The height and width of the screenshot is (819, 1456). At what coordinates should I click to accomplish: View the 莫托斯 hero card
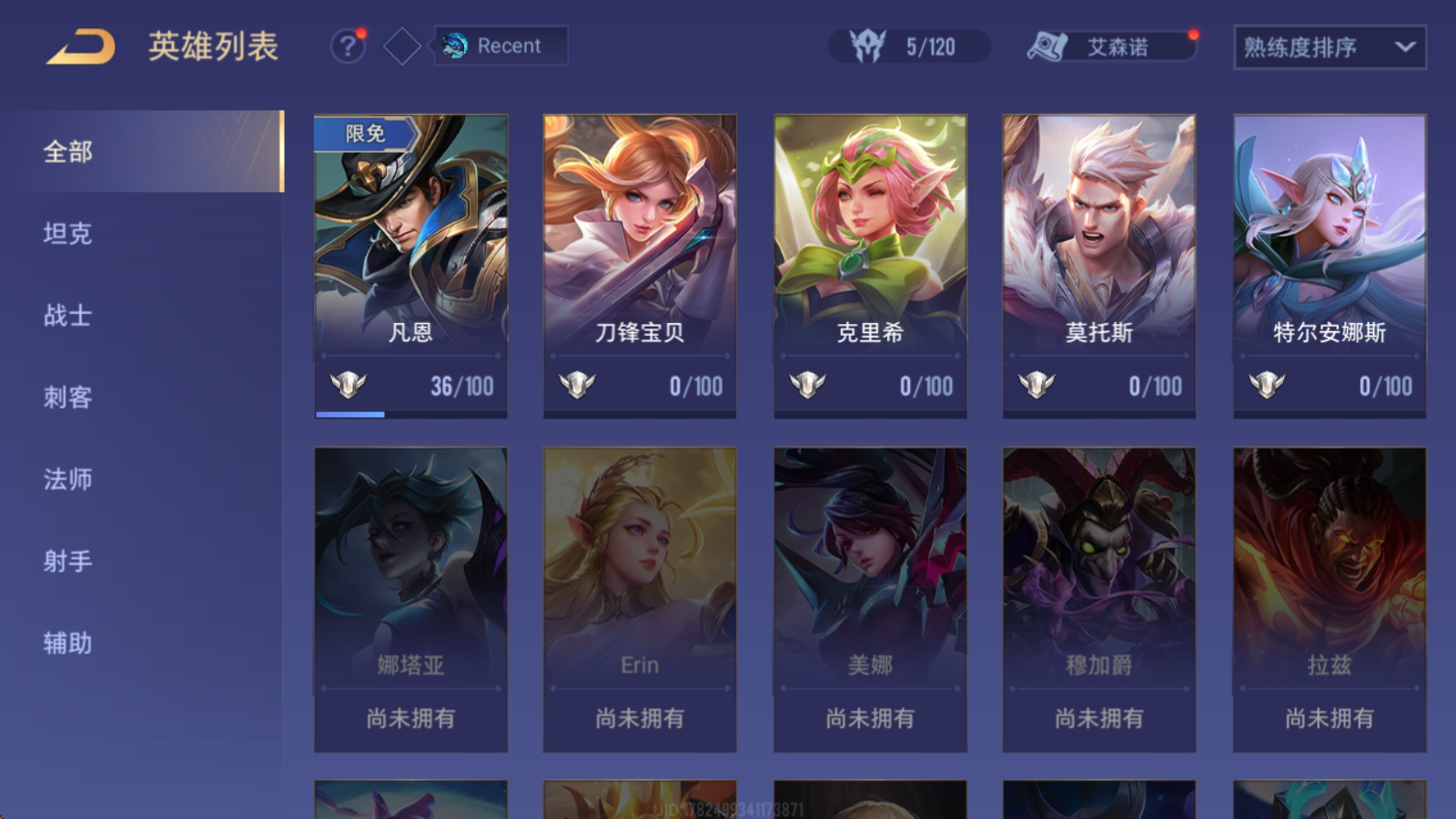1099,264
